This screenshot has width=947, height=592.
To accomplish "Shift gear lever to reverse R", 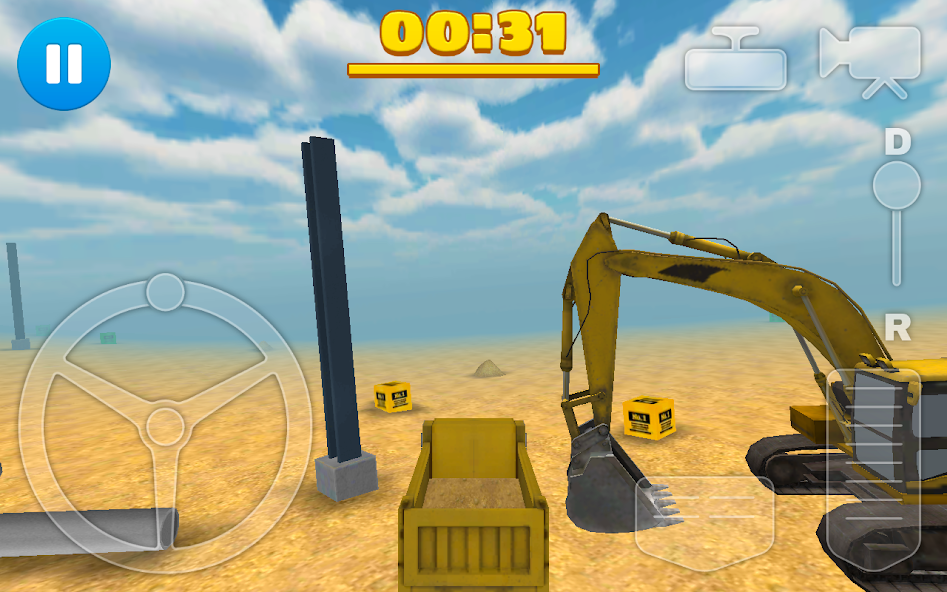I will coord(897,327).
